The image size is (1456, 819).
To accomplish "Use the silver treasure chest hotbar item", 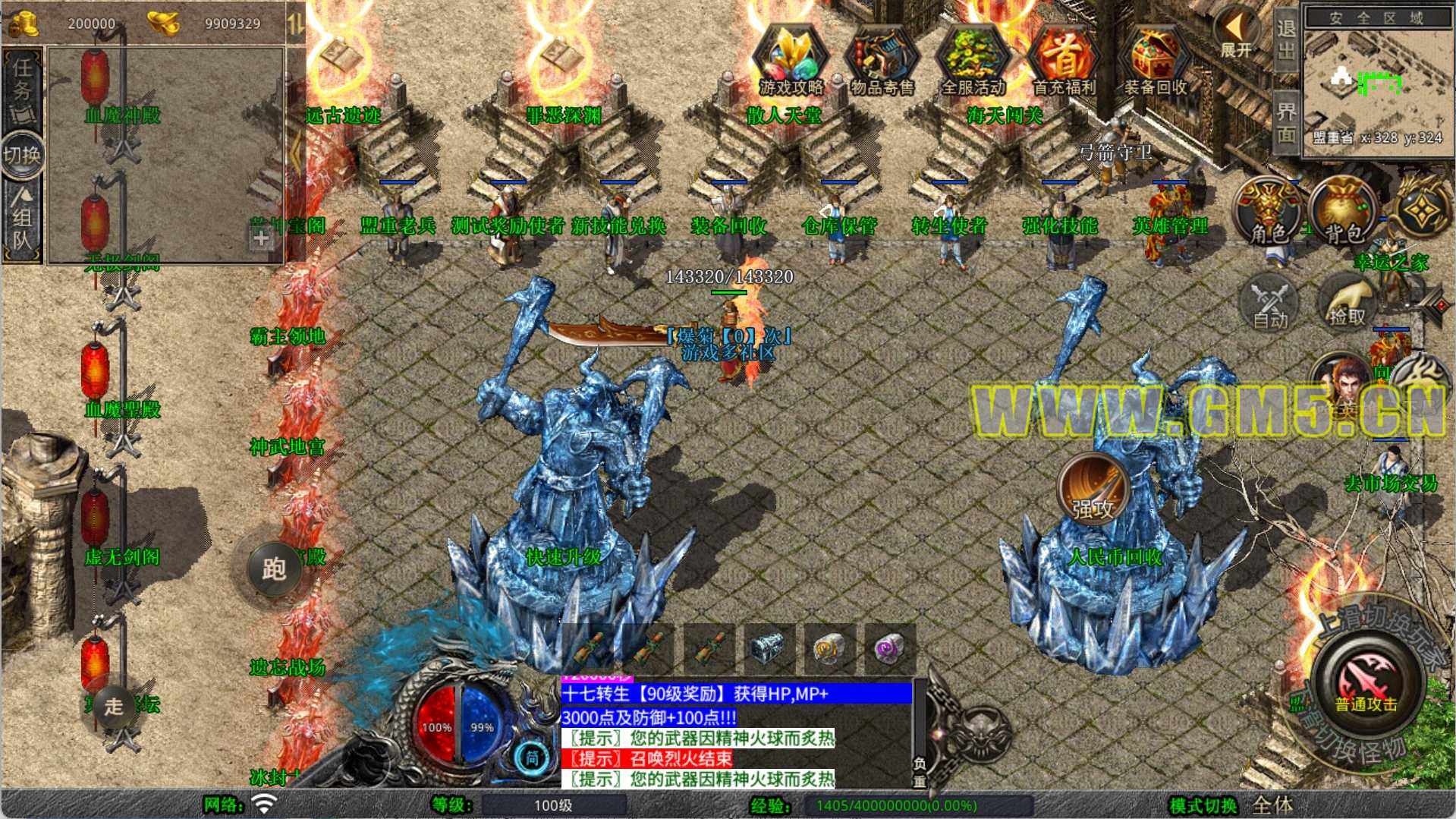I will tap(768, 649).
